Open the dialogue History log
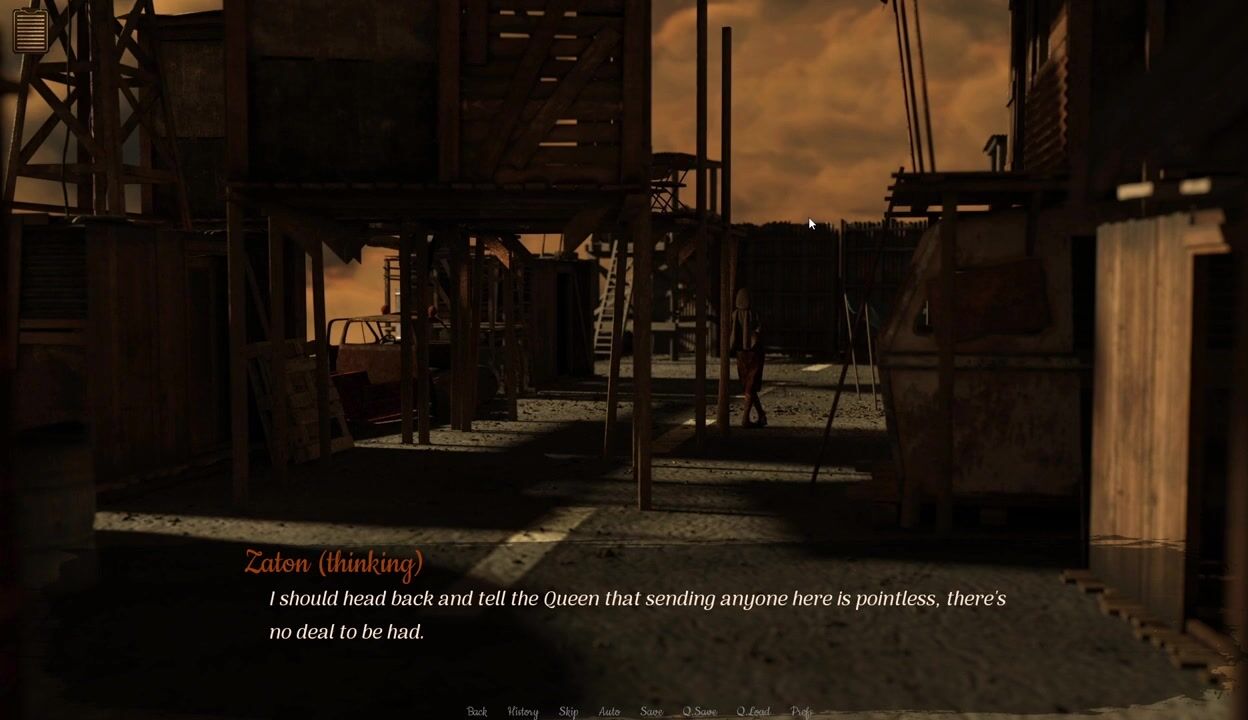 tap(522, 711)
